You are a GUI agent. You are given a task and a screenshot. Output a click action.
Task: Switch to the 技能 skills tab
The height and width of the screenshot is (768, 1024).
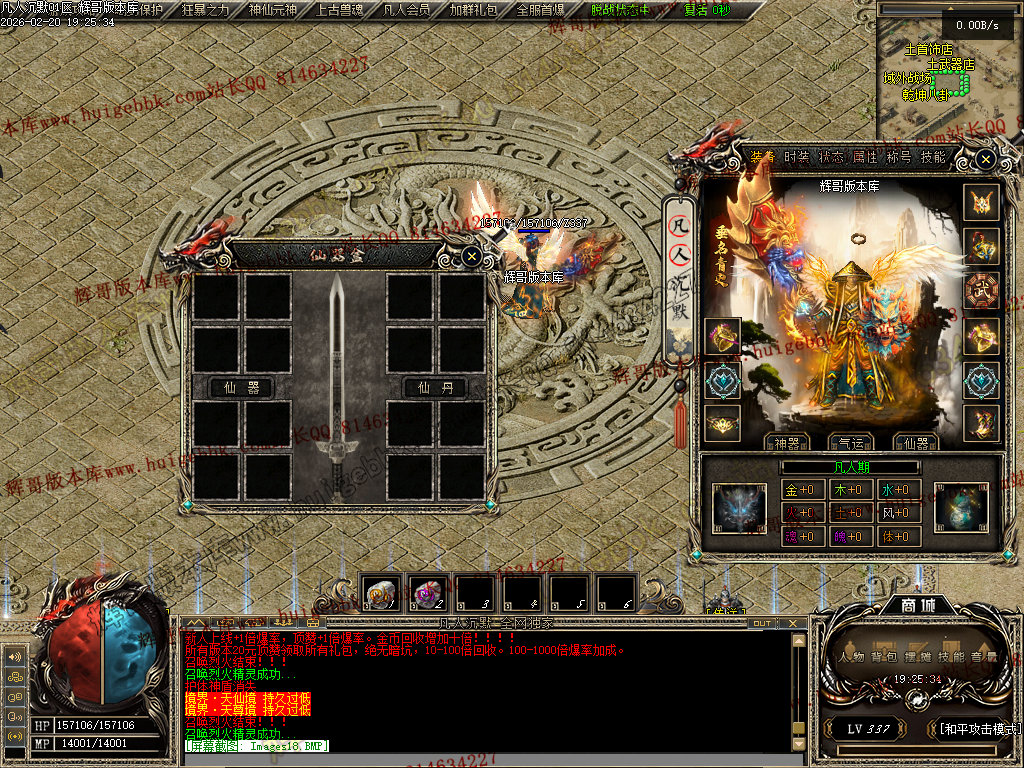click(x=933, y=157)
